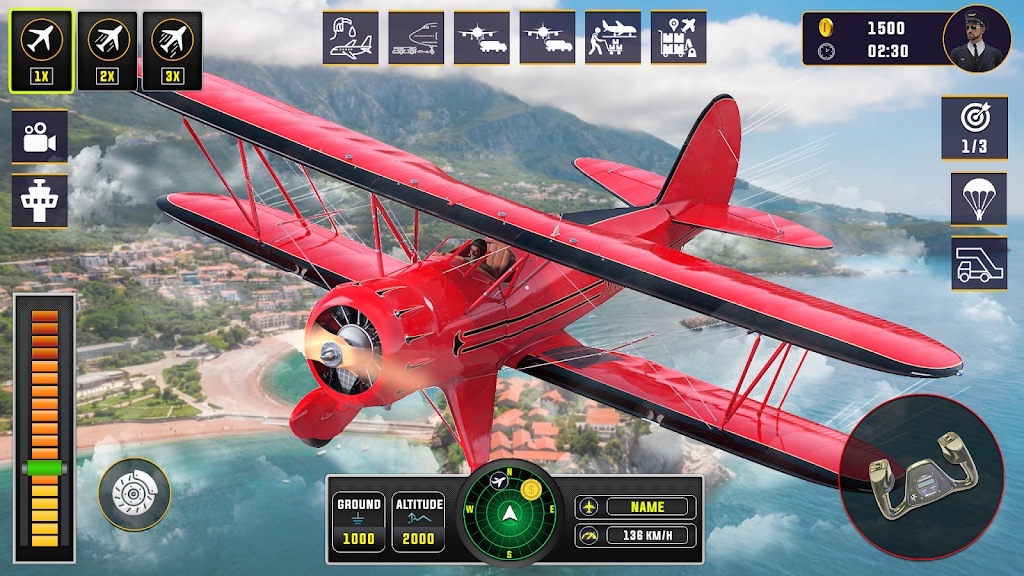Click the throttle gauge's green handle
Screen dimensions: 1024x576
coord(44,467)
